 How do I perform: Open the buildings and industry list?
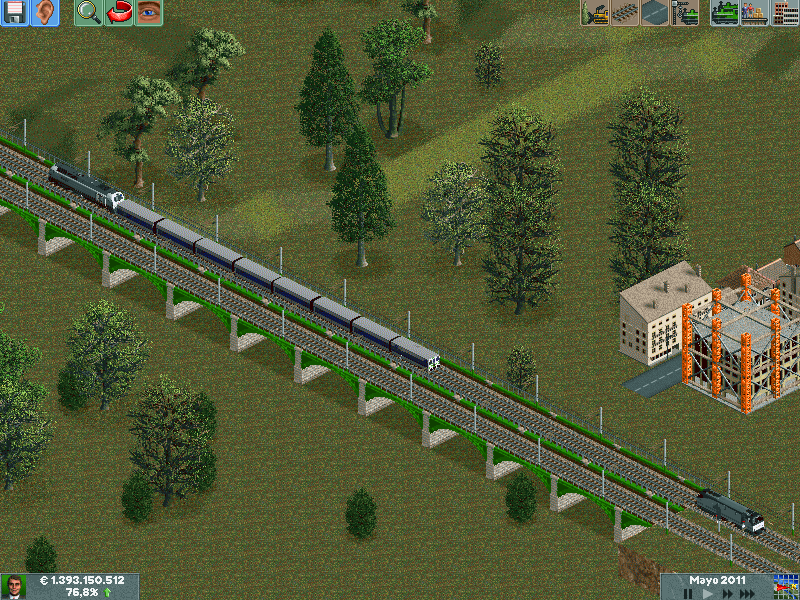[x=785, y=13]
